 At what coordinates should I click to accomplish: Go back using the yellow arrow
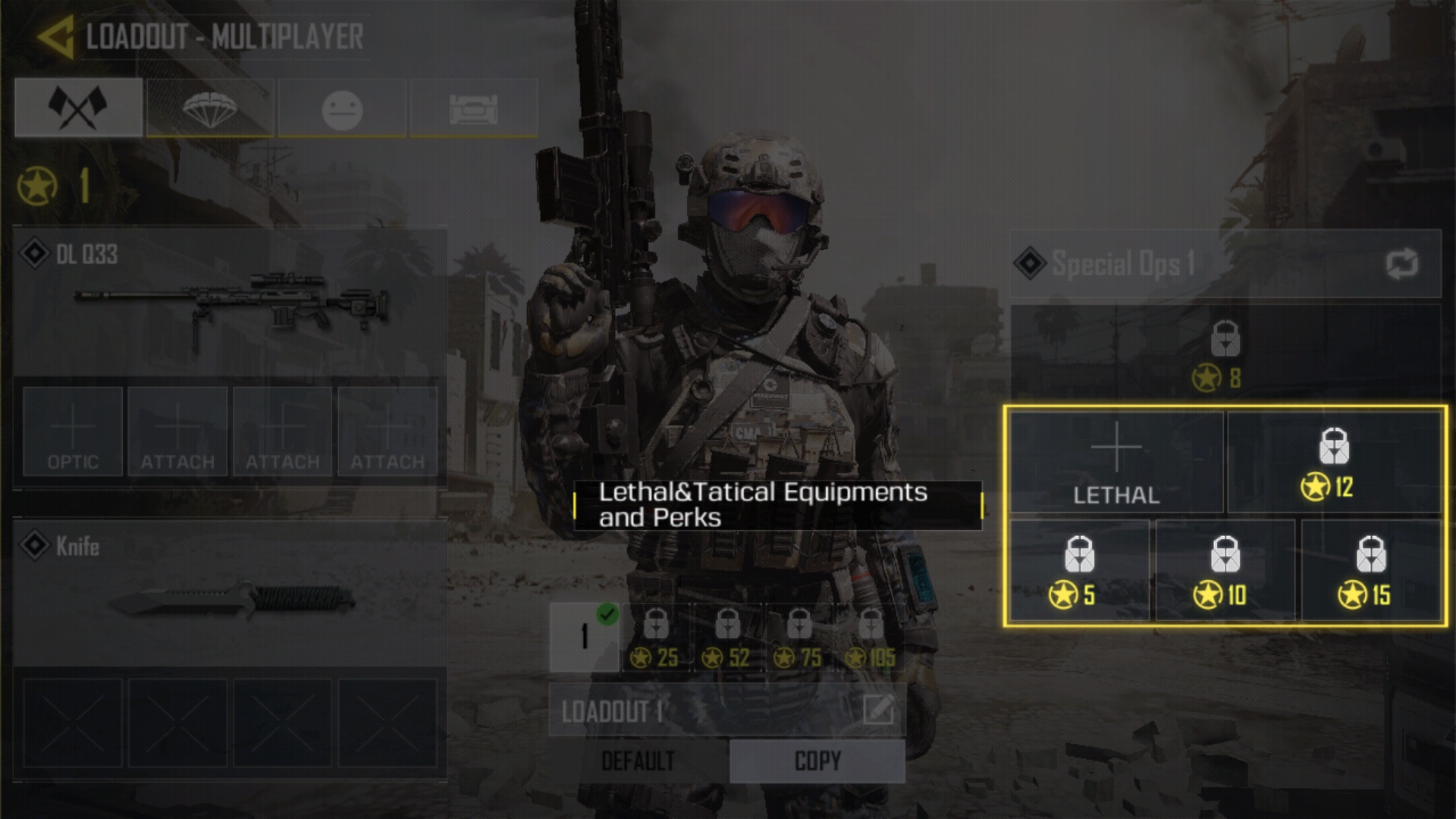pyautogui.click(x=55, y=36)
